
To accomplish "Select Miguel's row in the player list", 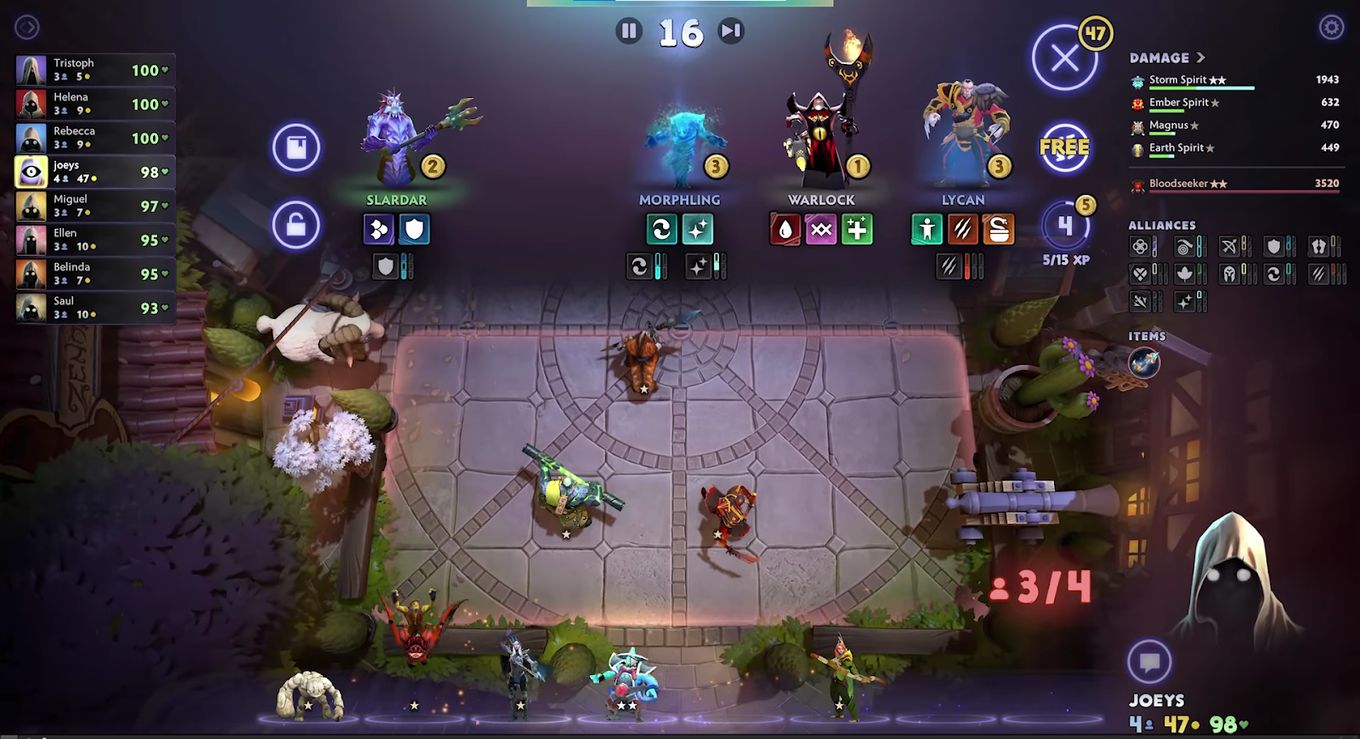I will pyautogui.click(x=96, y=206).
